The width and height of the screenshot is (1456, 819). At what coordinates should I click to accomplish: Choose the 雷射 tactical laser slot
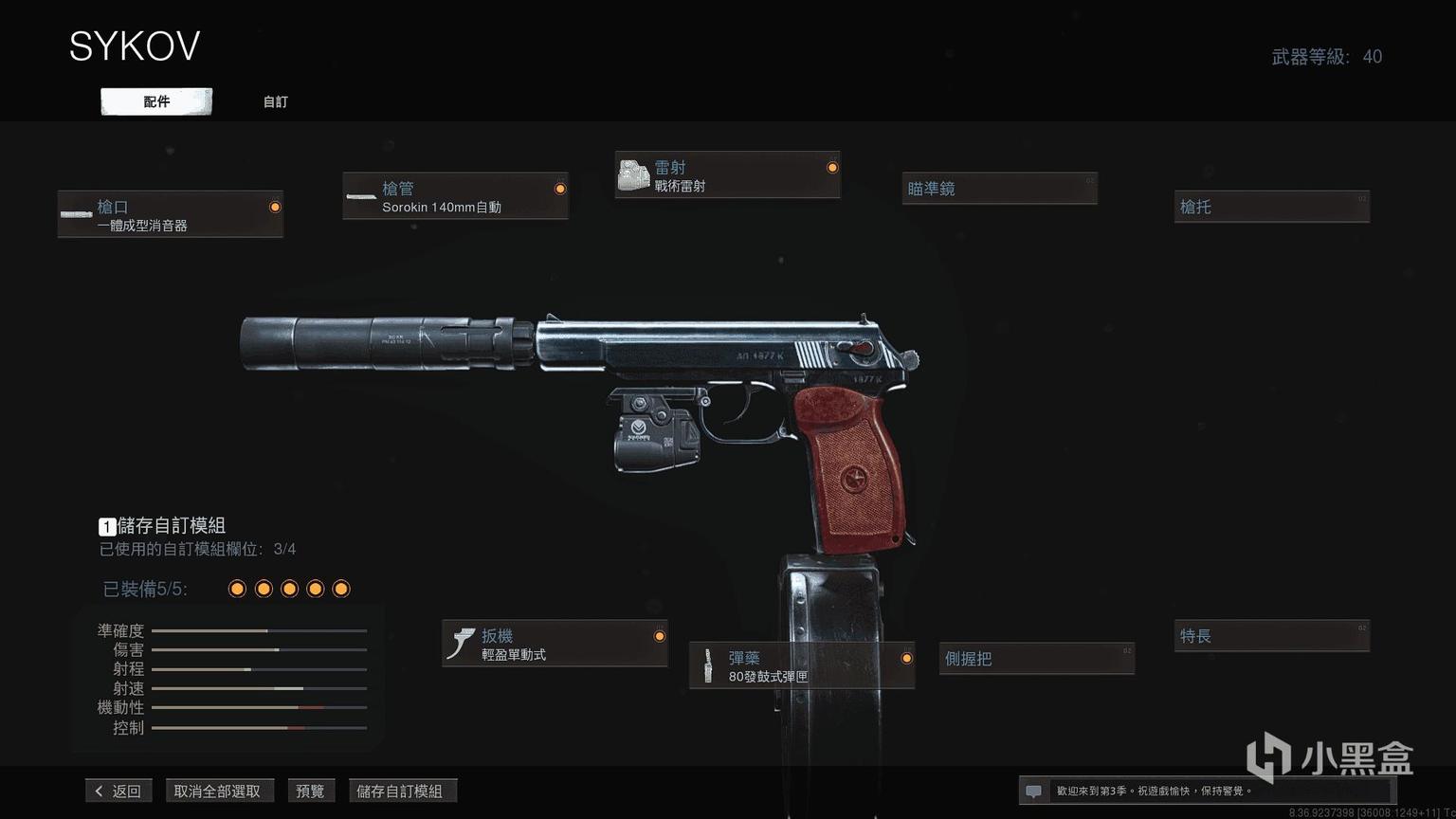point(727,175)
